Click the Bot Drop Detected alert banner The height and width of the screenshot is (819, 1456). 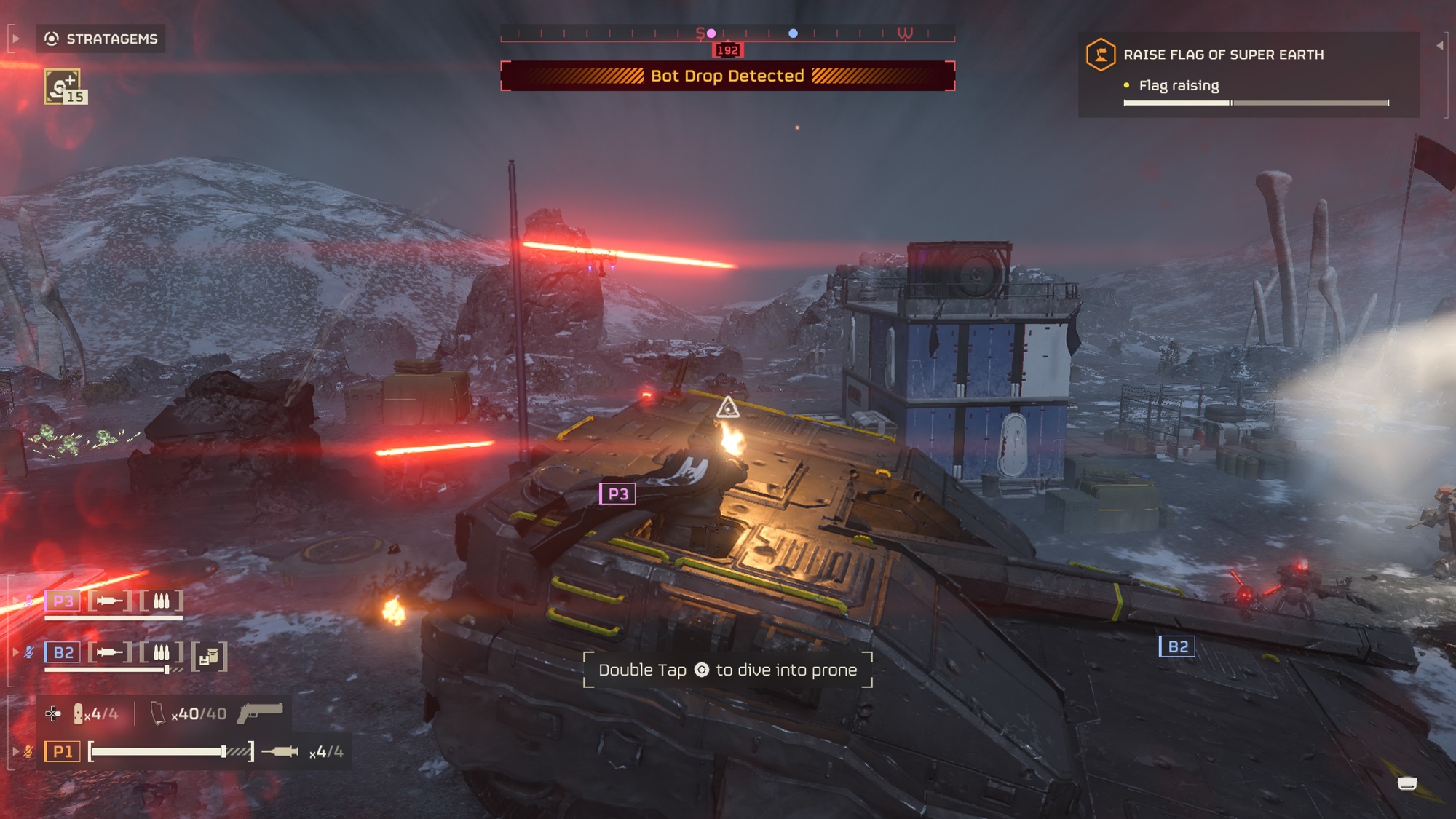(x=727, y=76)
